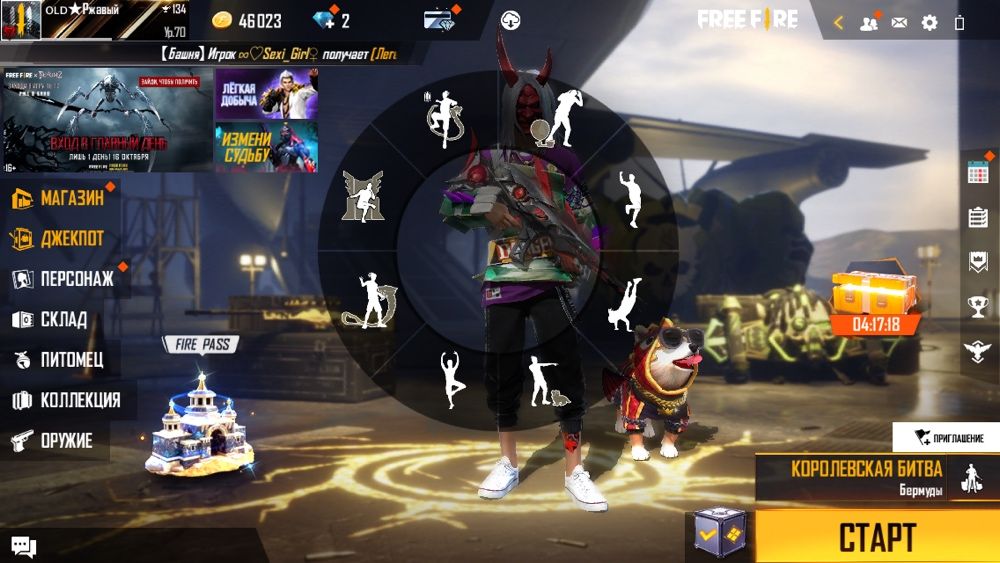
Task: Open the settings gear icon
Action: pos(929,22)
